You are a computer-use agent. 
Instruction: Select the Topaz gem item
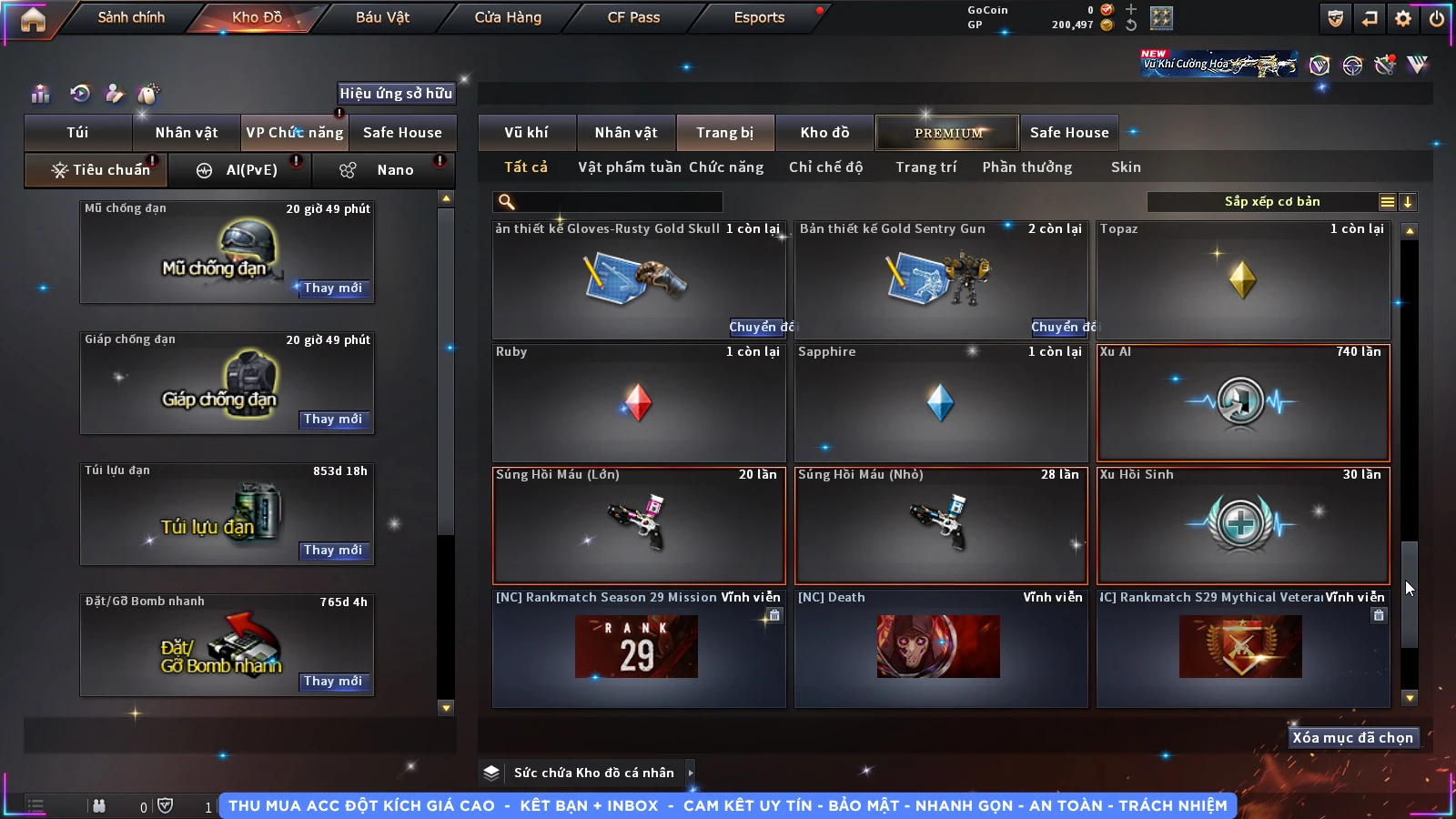(x=1242, y=280)
